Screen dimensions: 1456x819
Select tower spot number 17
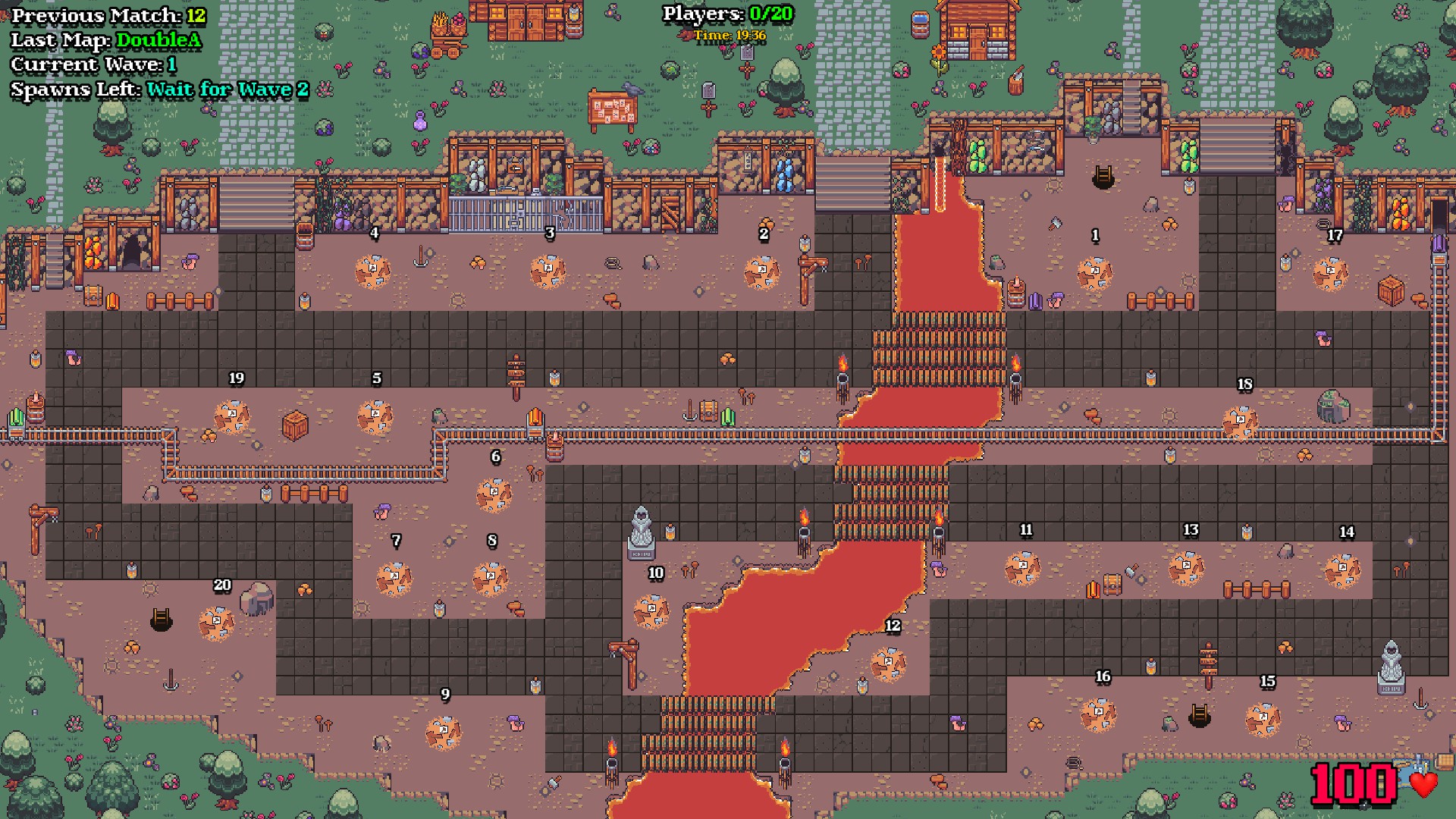[1330, 274]
